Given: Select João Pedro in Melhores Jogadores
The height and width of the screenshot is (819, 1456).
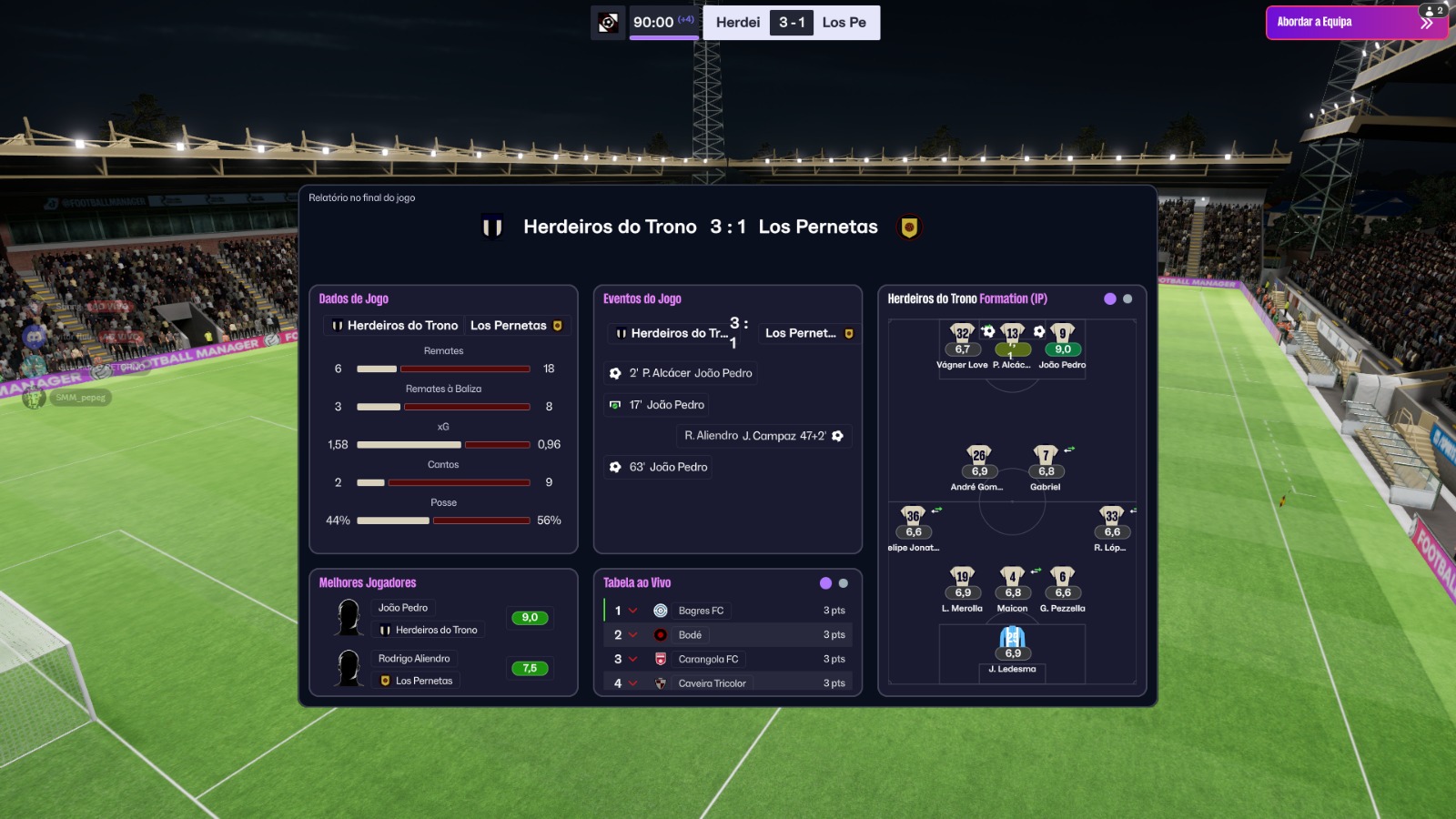Looking at the screenshot, I should [403, 608].
